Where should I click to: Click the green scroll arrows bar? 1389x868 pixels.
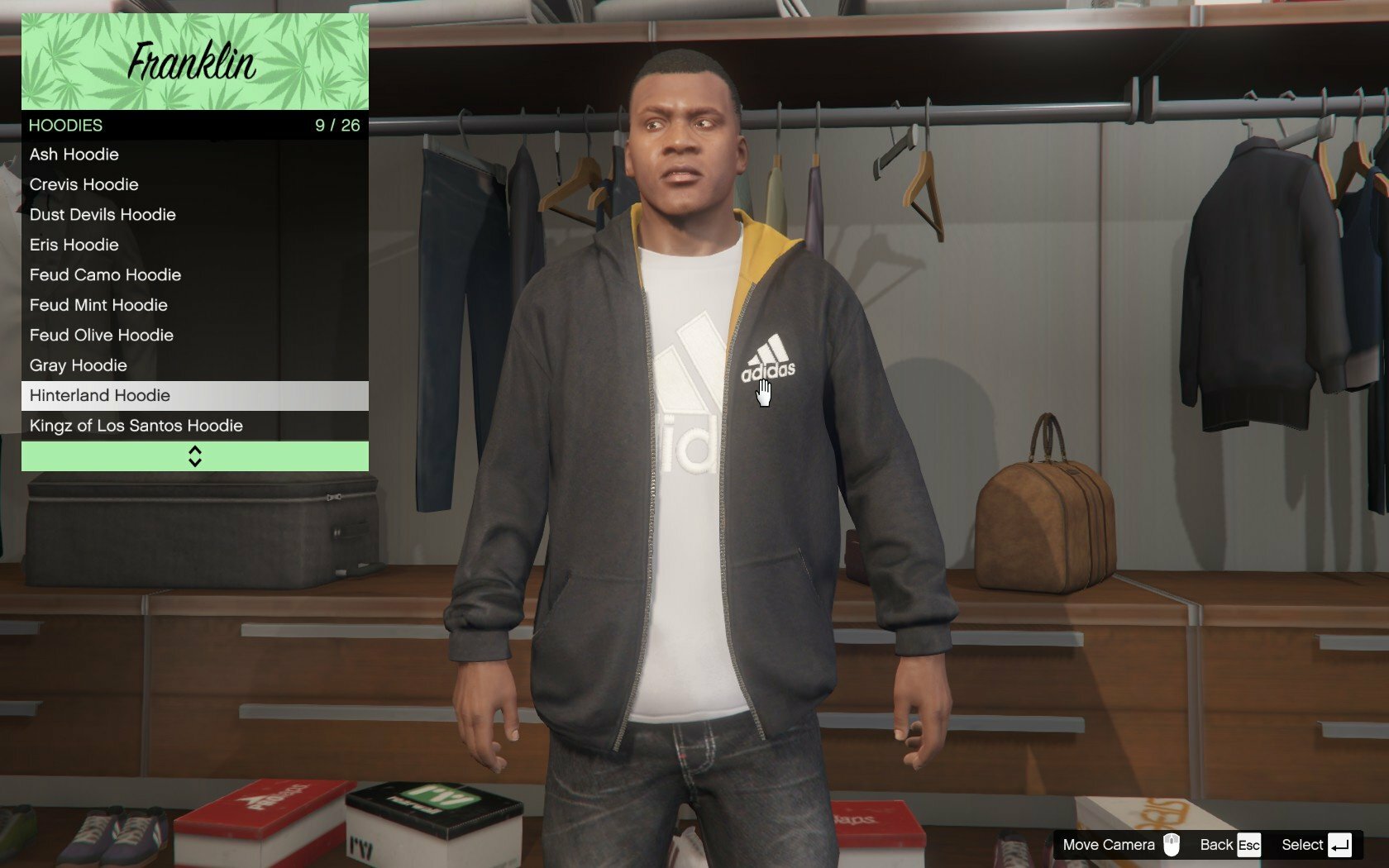[x=194, y=456]
